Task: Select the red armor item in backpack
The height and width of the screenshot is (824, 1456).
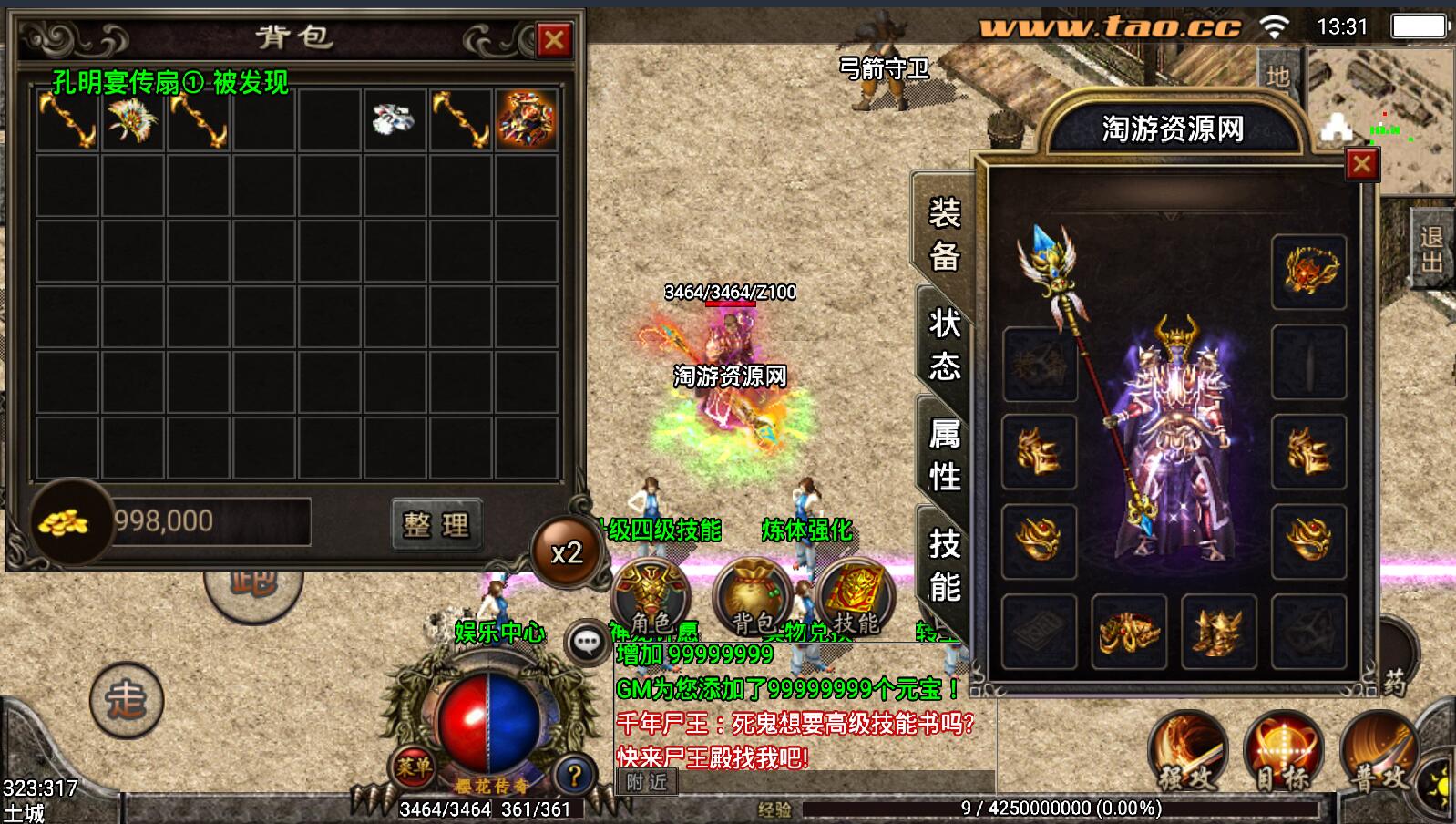Action: click(526, 119)
